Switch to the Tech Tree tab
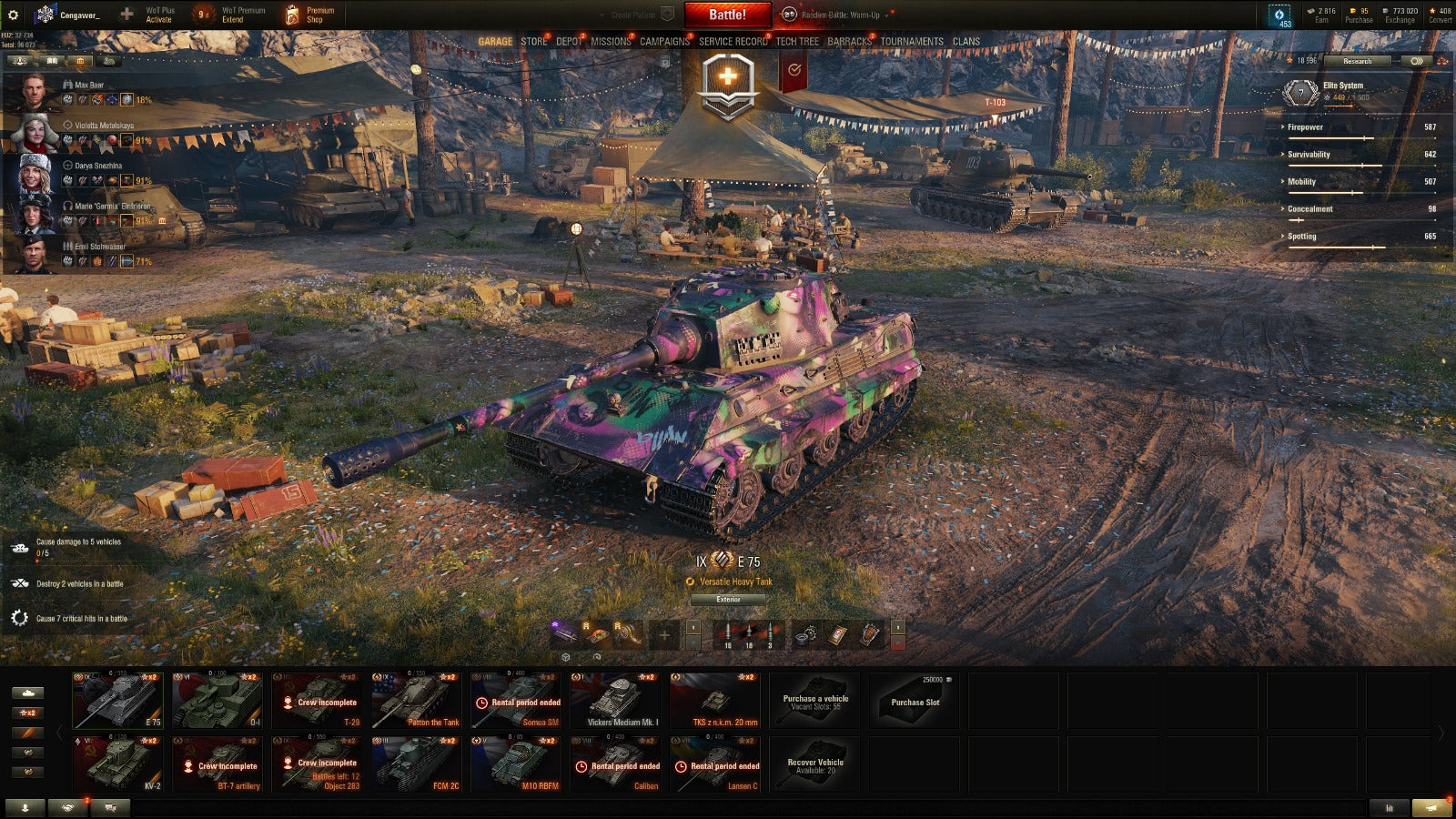The width and height of the screenshot is (1456, 819). coord(797,41)
